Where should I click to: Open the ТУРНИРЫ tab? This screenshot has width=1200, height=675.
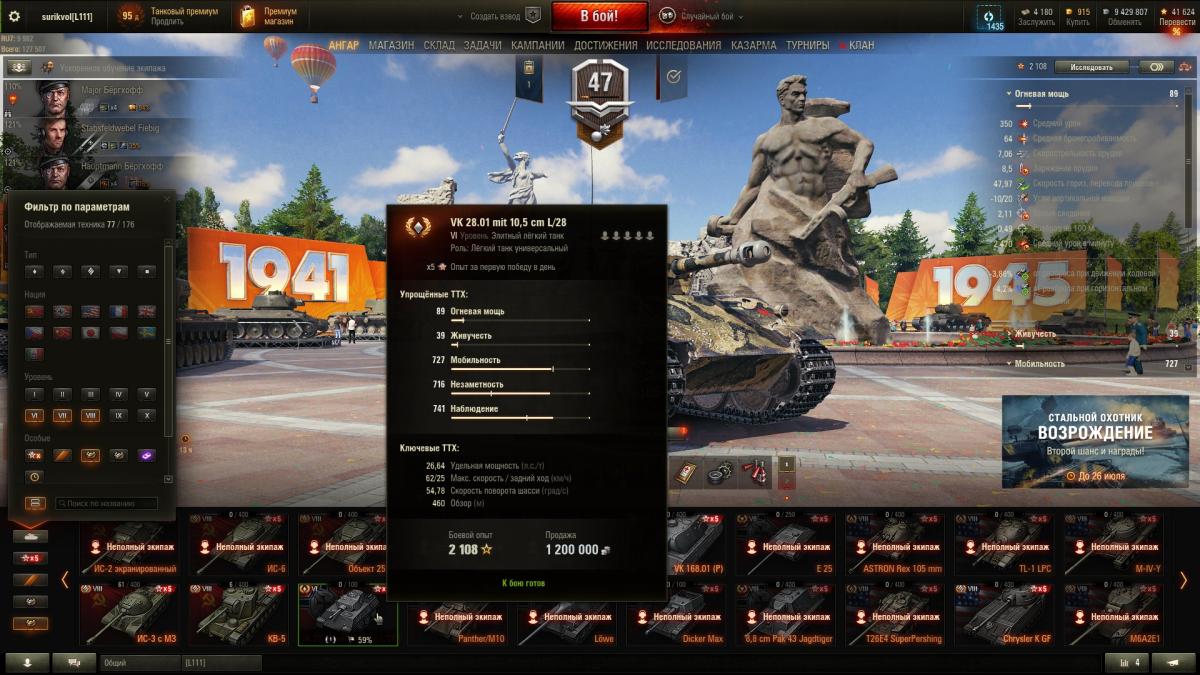(x=807, y=45)
